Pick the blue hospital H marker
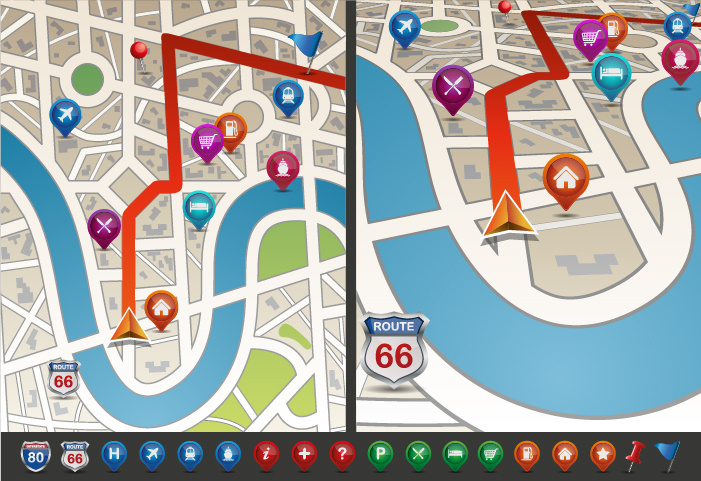 tap(114, 455)
